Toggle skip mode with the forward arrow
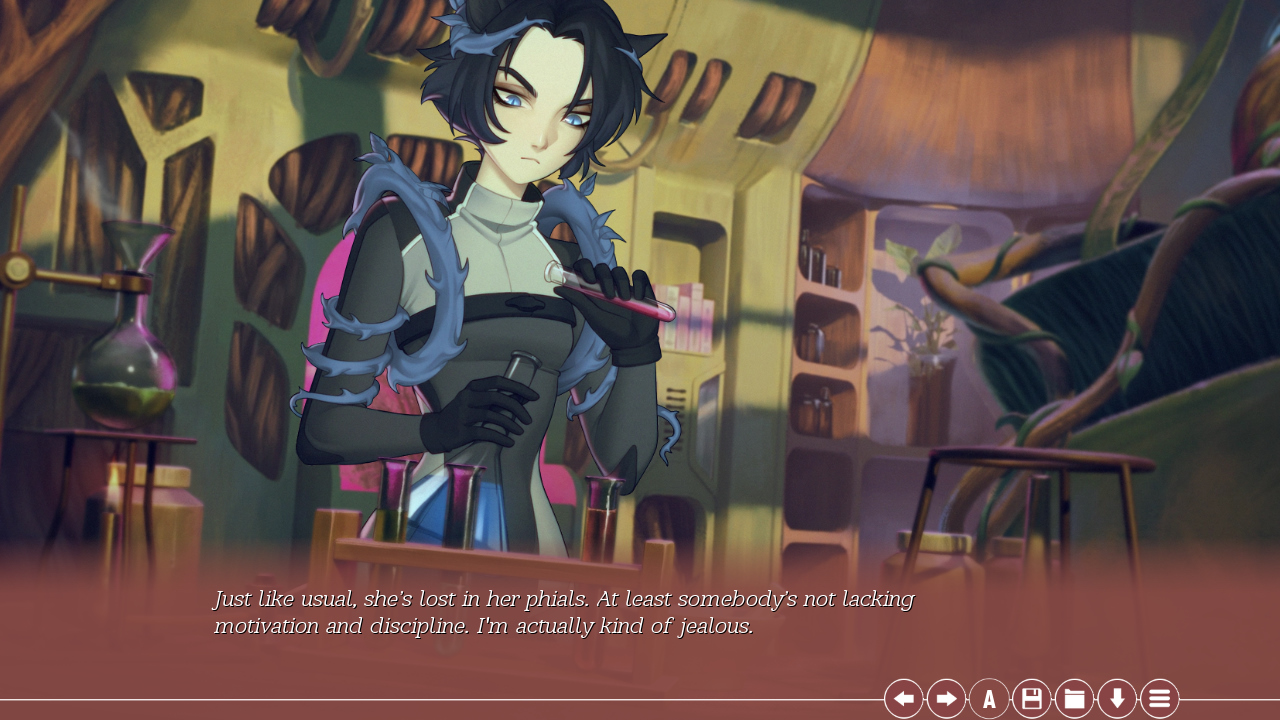The height and width of the screenshot is (720, 1280). point(945,698)
